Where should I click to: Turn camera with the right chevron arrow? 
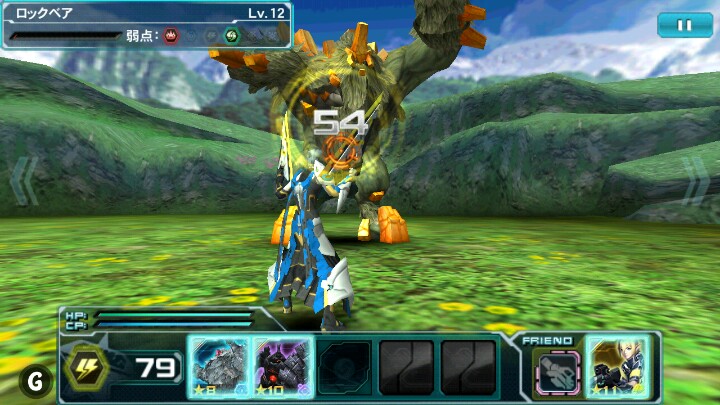[696, 181]
